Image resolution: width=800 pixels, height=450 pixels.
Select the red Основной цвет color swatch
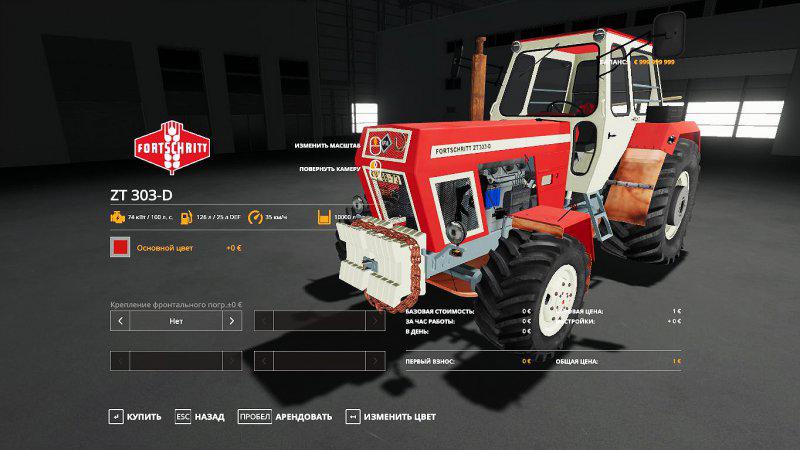tap(120, 247)
